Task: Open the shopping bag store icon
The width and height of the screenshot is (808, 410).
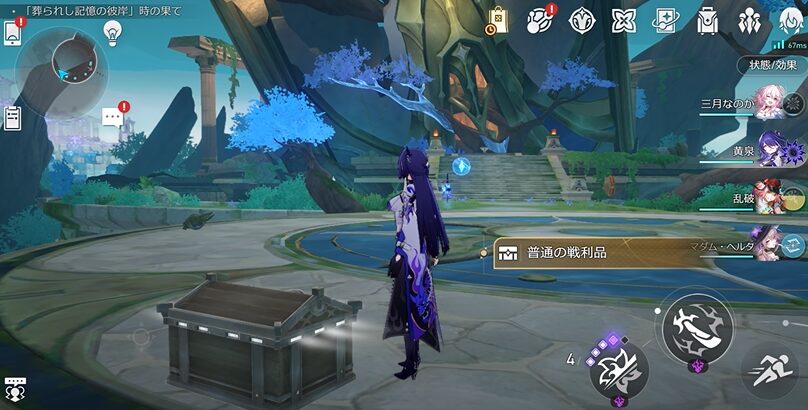Action: pyautogui.click(x=498, y=20)
